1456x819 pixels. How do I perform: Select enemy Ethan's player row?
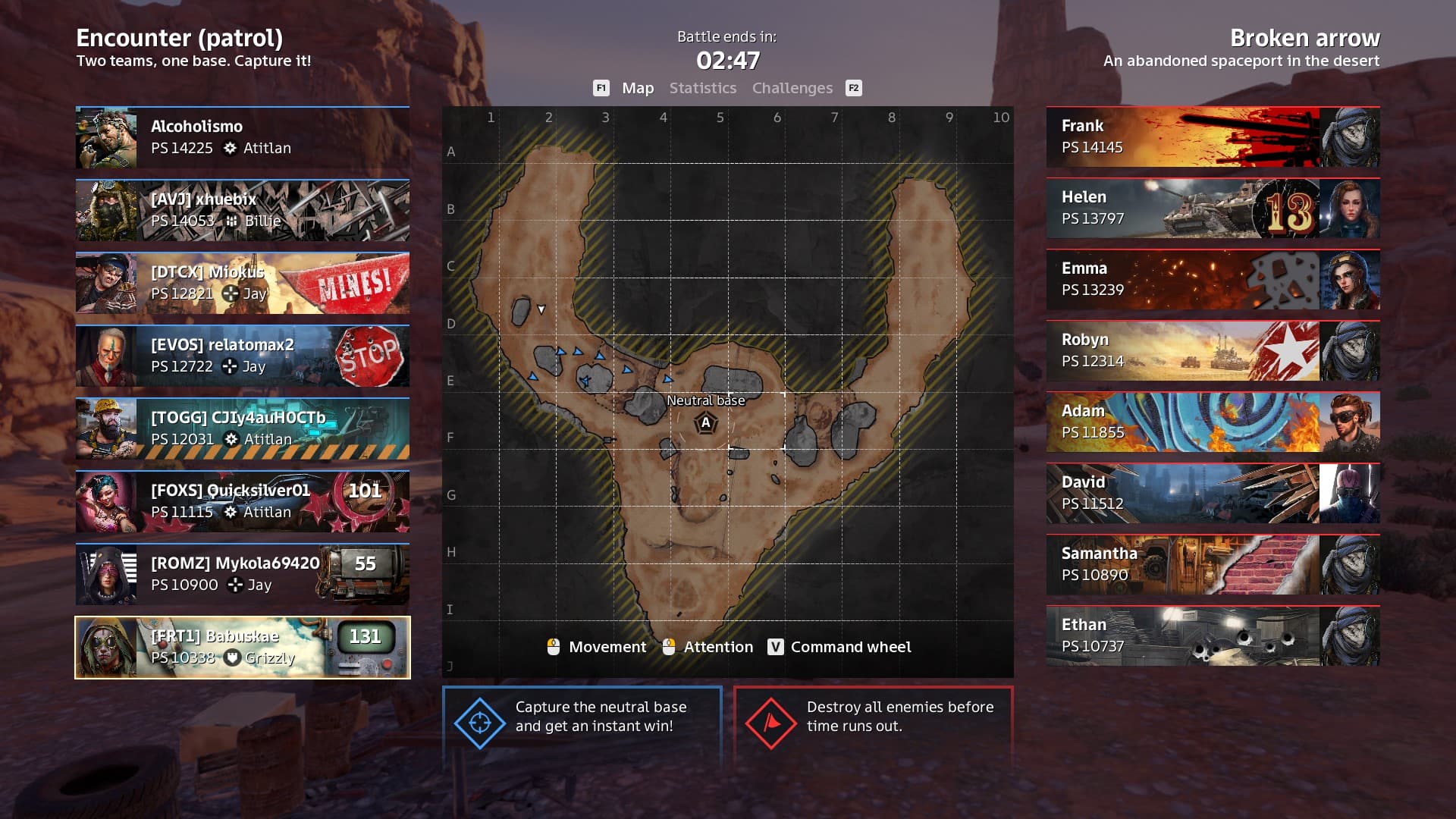[1213, 636]
